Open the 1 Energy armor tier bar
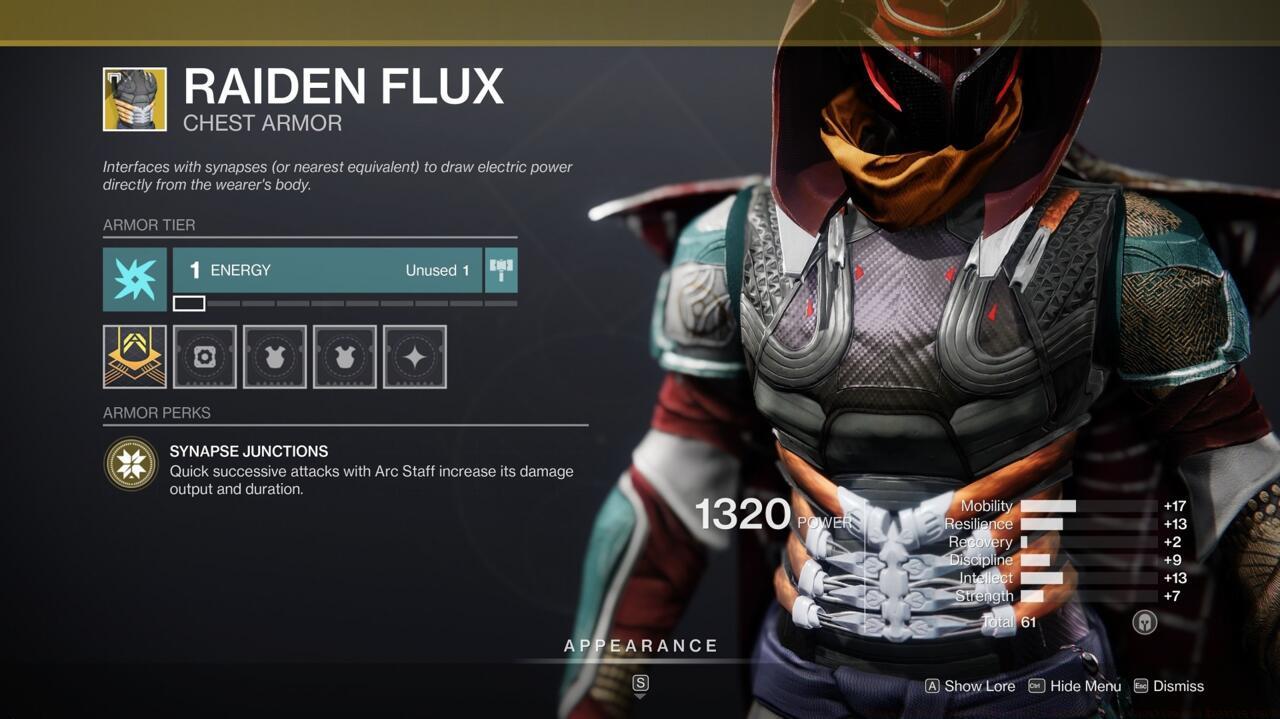 point(327,270)
